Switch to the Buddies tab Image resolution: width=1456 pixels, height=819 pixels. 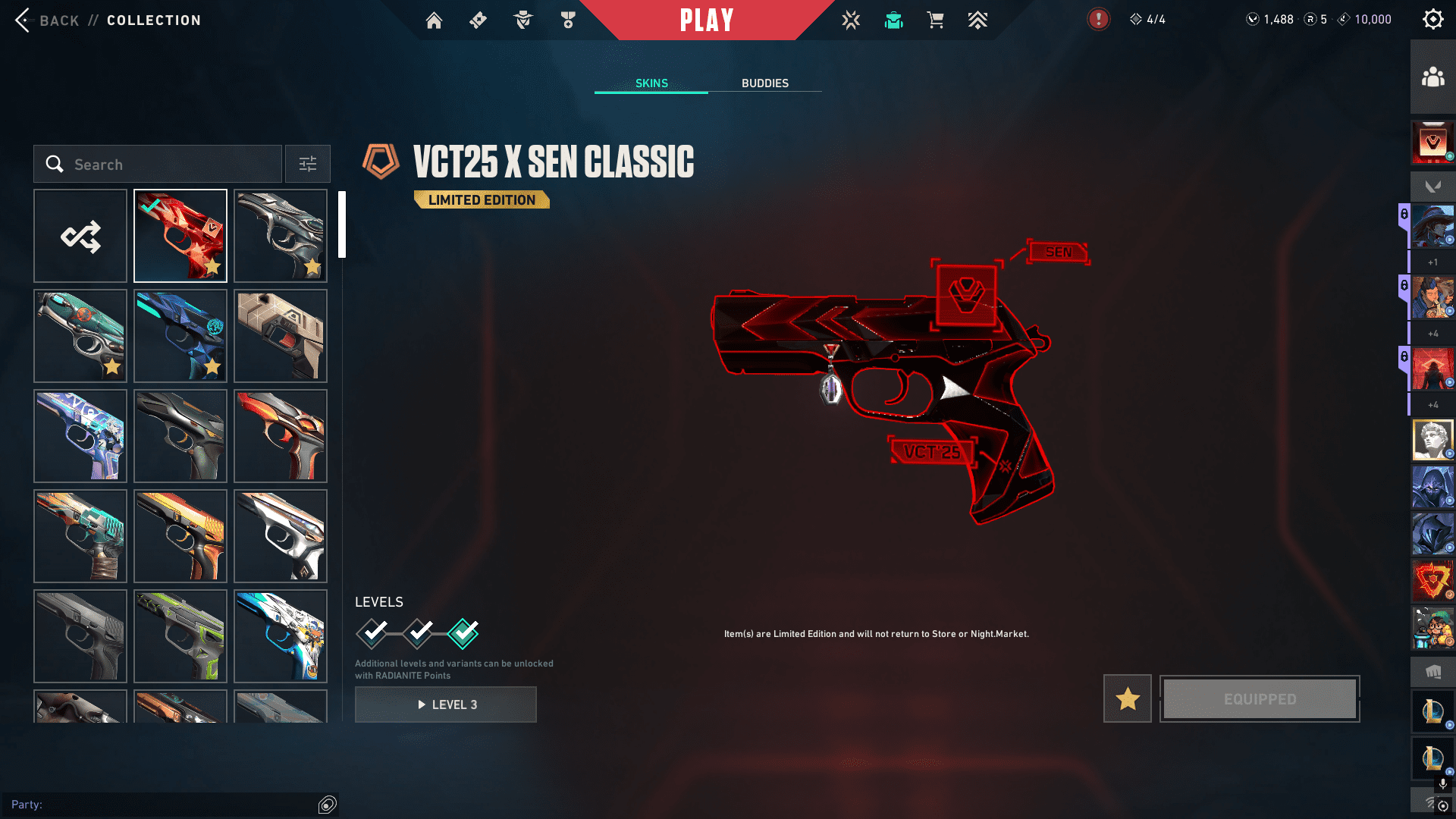(x=764, y=83)
